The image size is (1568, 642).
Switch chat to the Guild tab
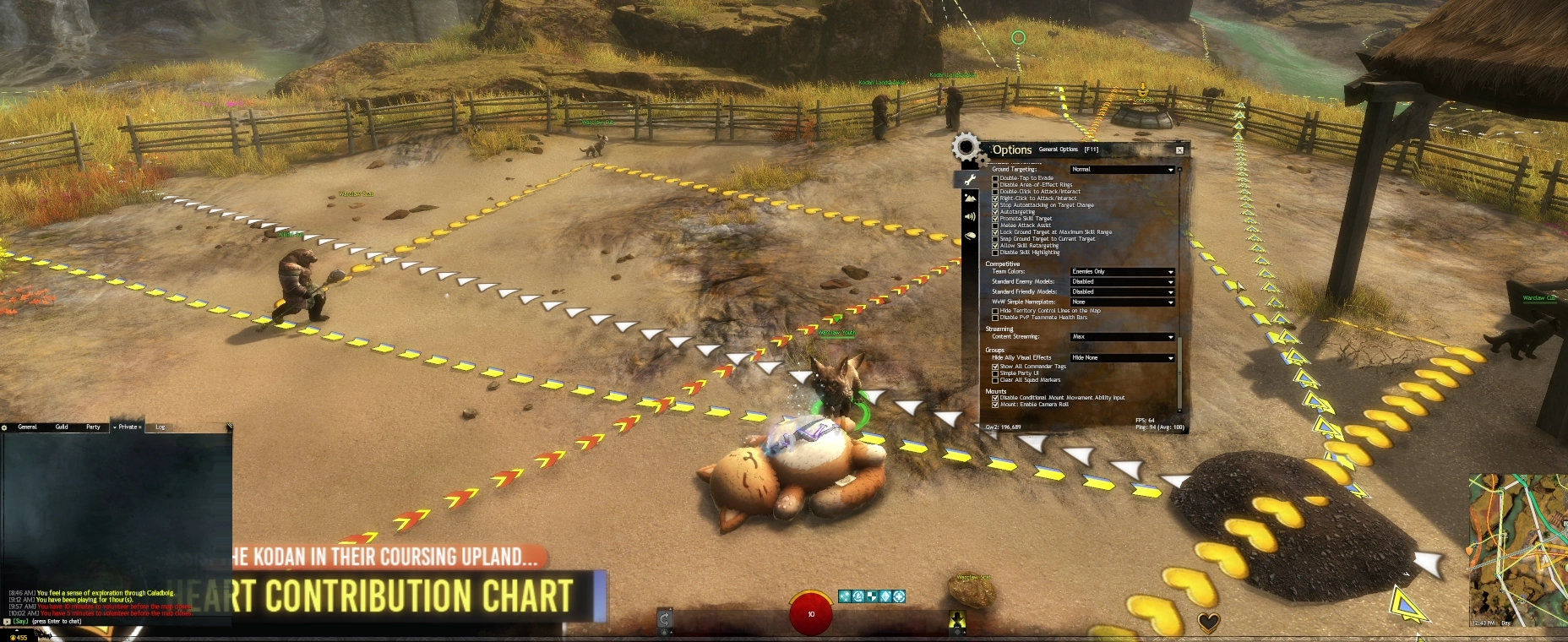[62, 427]
